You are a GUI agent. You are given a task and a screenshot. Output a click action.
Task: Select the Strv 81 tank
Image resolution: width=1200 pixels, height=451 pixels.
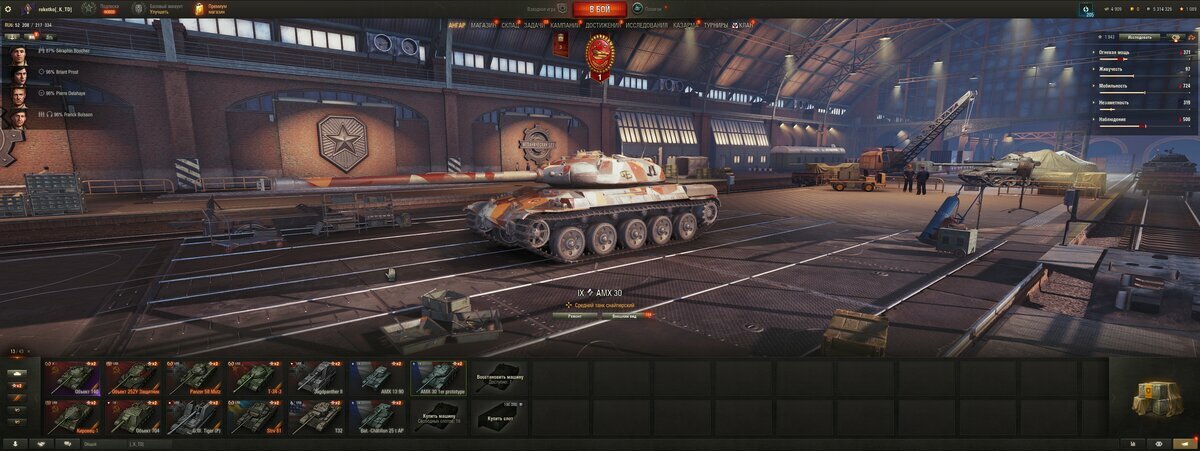pos(256,417)
